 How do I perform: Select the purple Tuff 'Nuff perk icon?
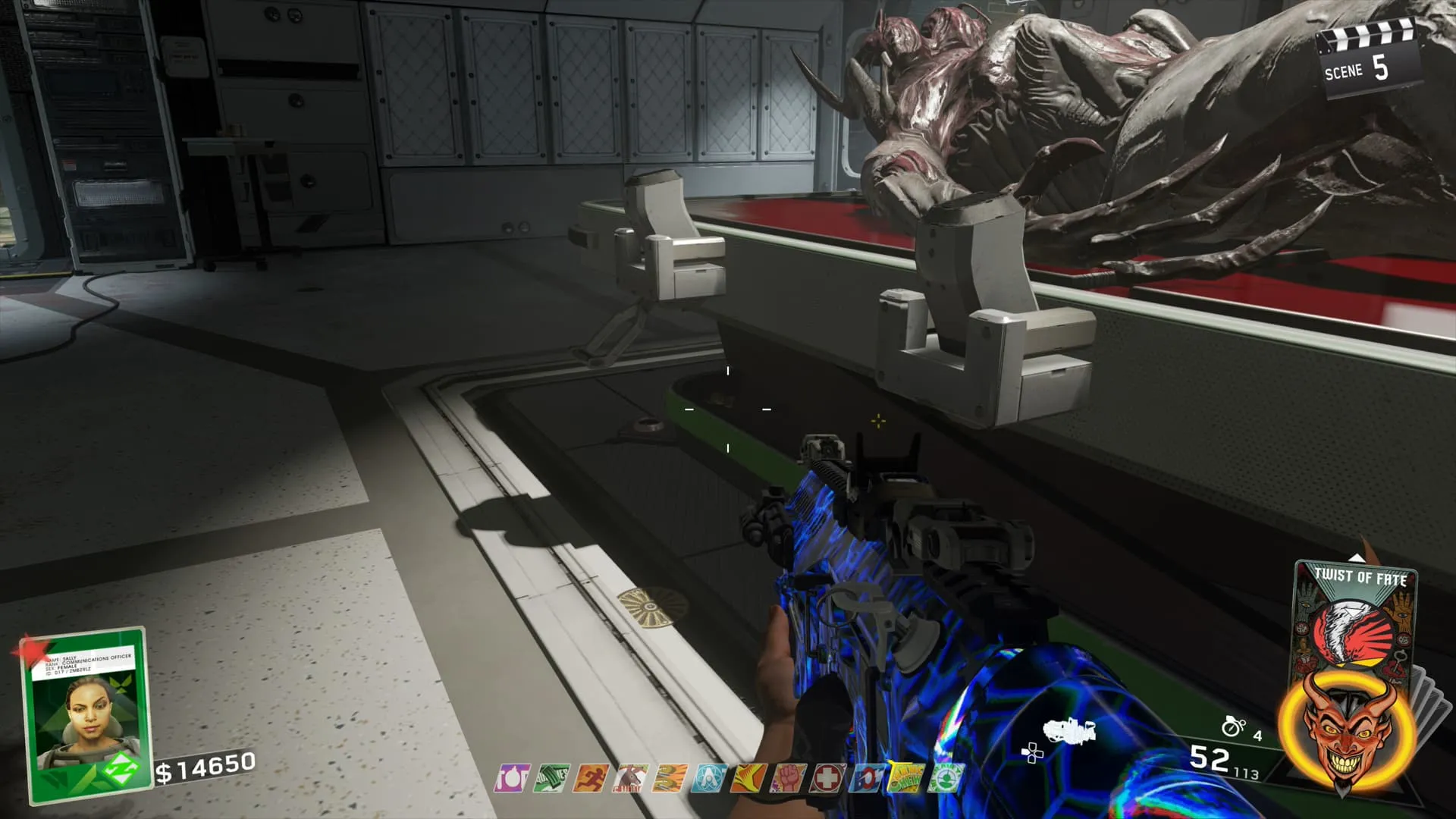512,778
